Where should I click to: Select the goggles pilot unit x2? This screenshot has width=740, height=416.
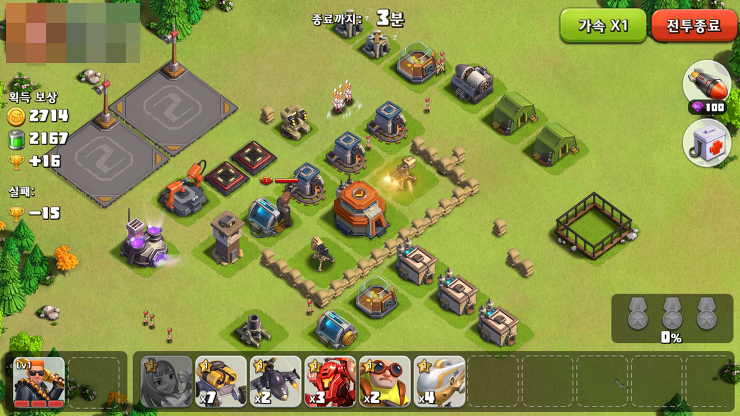coord(386,381)
